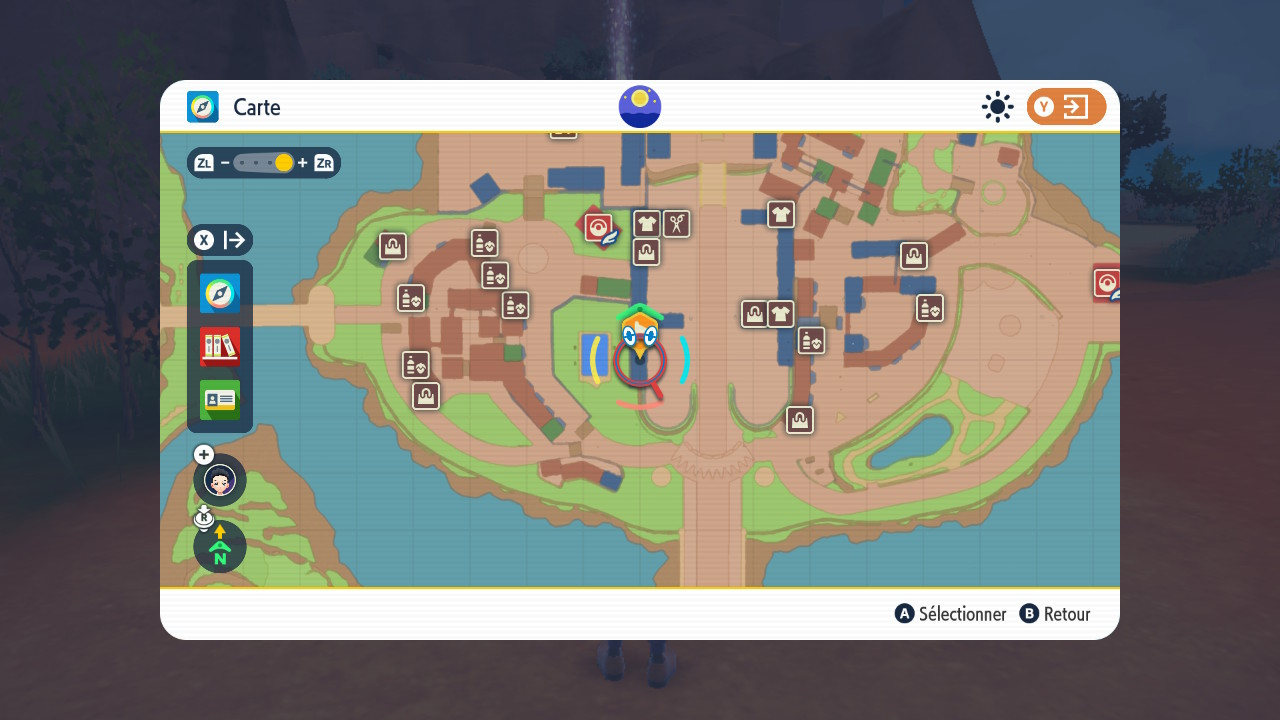Select the hair salon scissors marker
This screenshot has width=1280, height=720.
pyautogui.click(x=677, y=223)
